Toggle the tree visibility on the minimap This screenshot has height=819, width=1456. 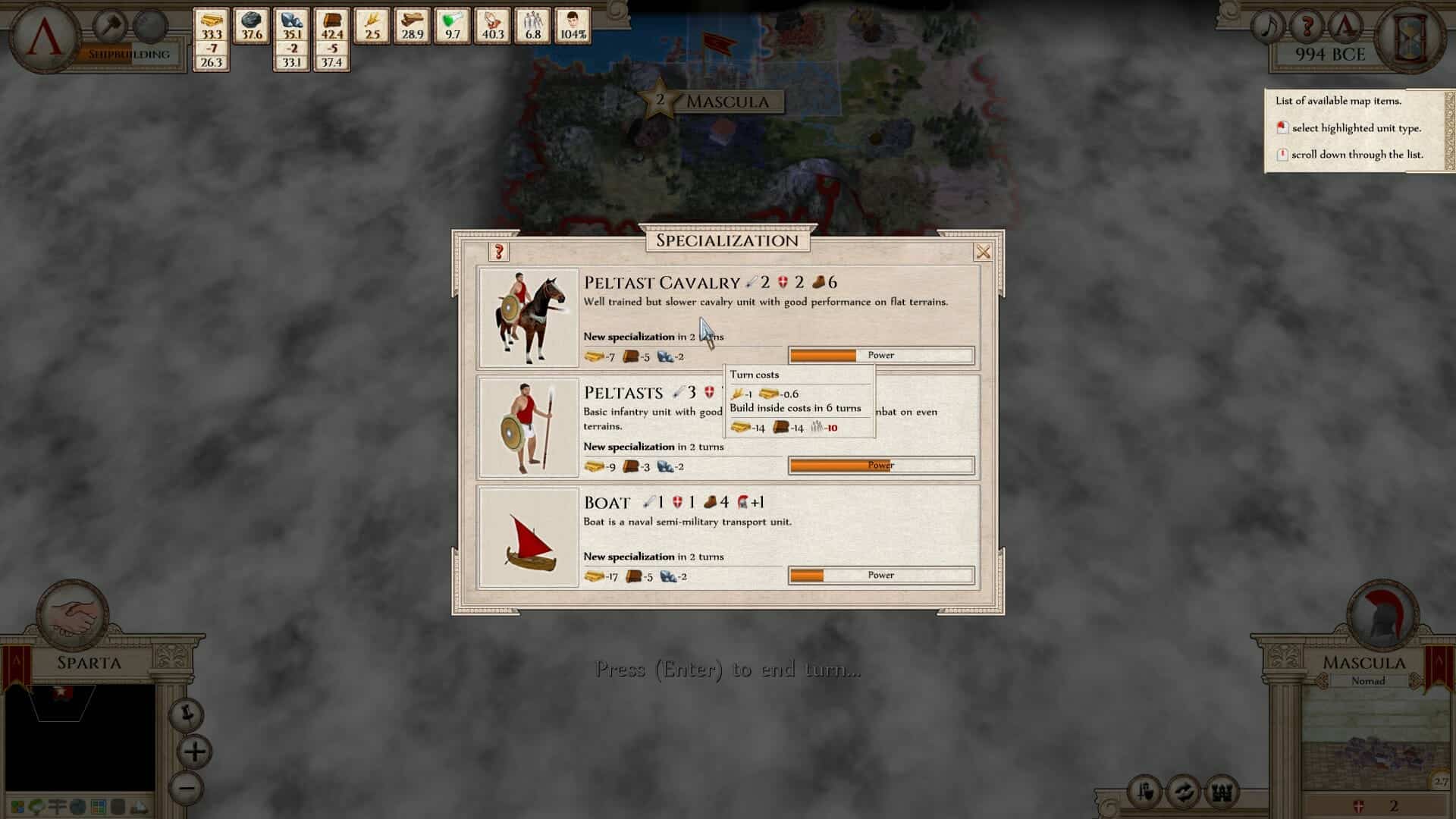[36, 806]
